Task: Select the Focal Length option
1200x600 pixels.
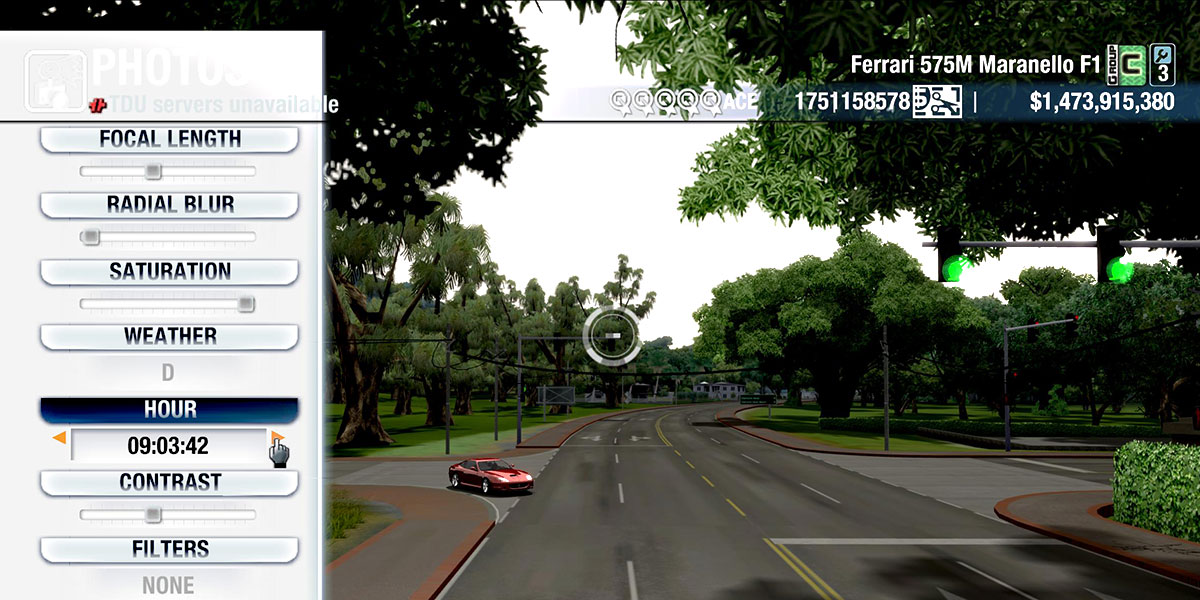Action: (x=169, y=139)
